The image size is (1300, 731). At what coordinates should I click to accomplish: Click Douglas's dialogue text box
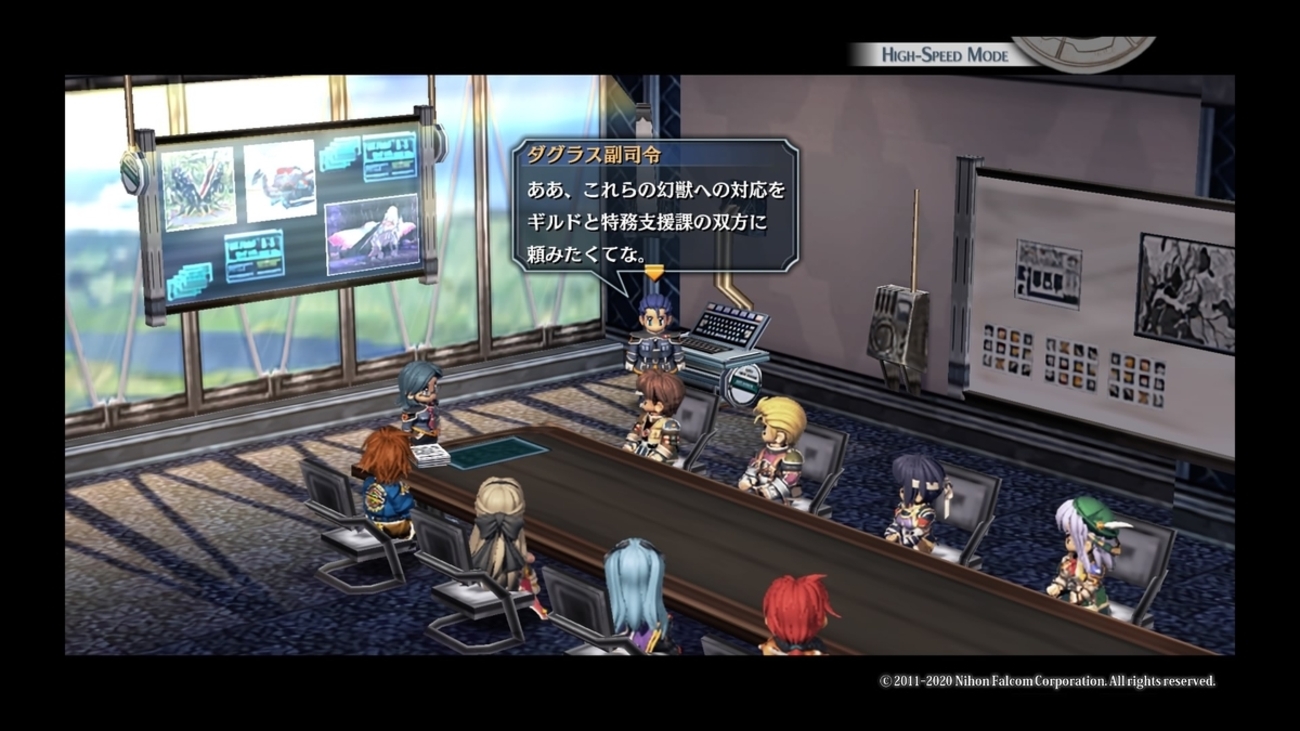coord(655,210)
